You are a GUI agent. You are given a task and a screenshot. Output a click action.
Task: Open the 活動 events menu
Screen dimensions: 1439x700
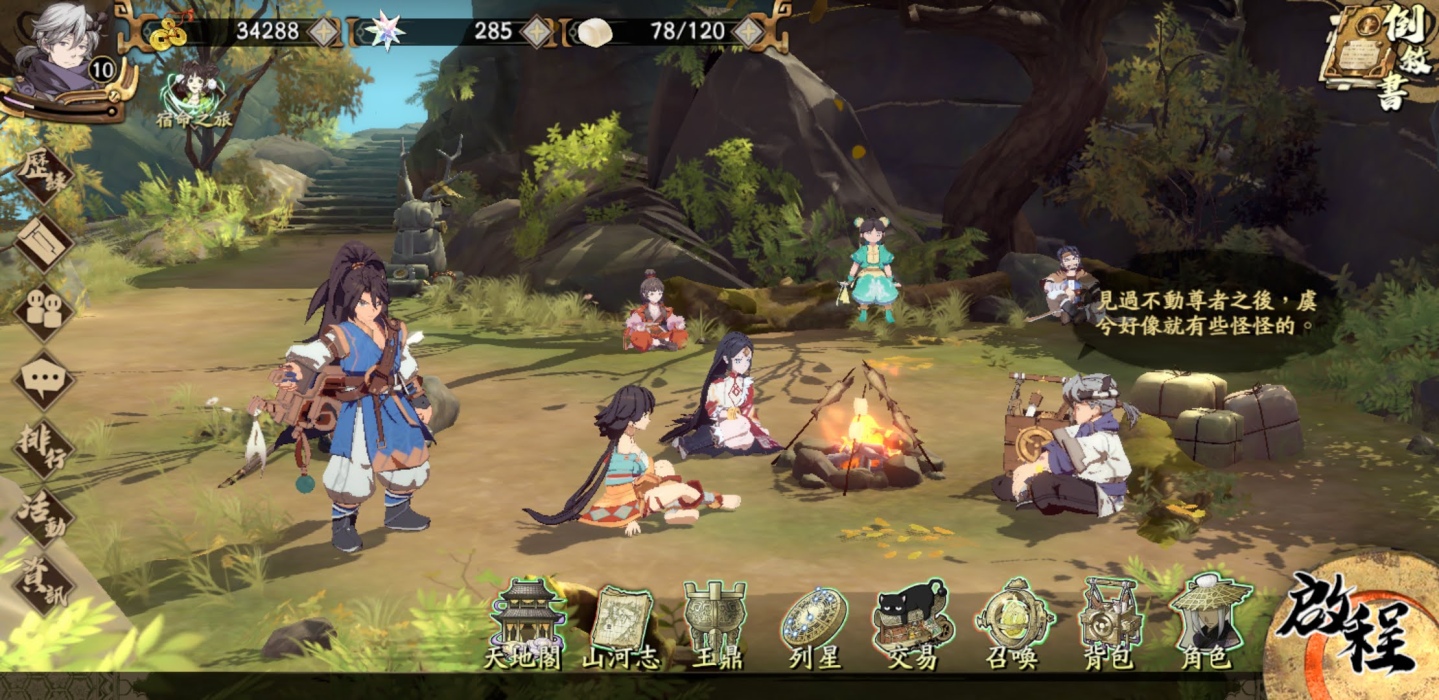click(44, 514)
